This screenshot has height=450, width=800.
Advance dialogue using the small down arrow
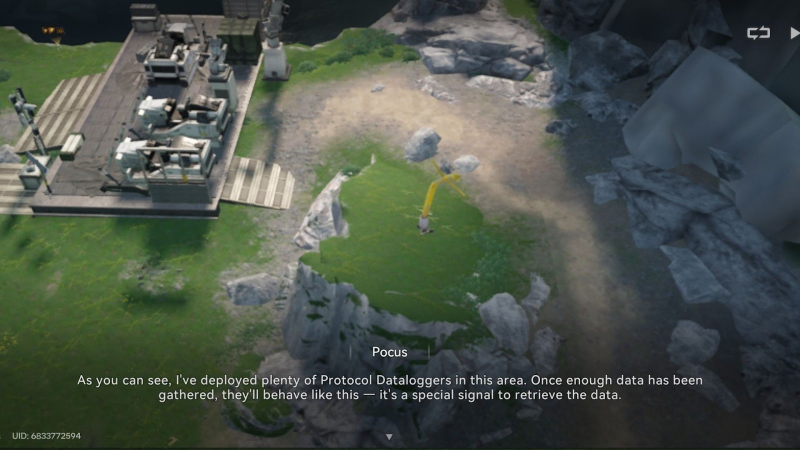click(389, 437)
